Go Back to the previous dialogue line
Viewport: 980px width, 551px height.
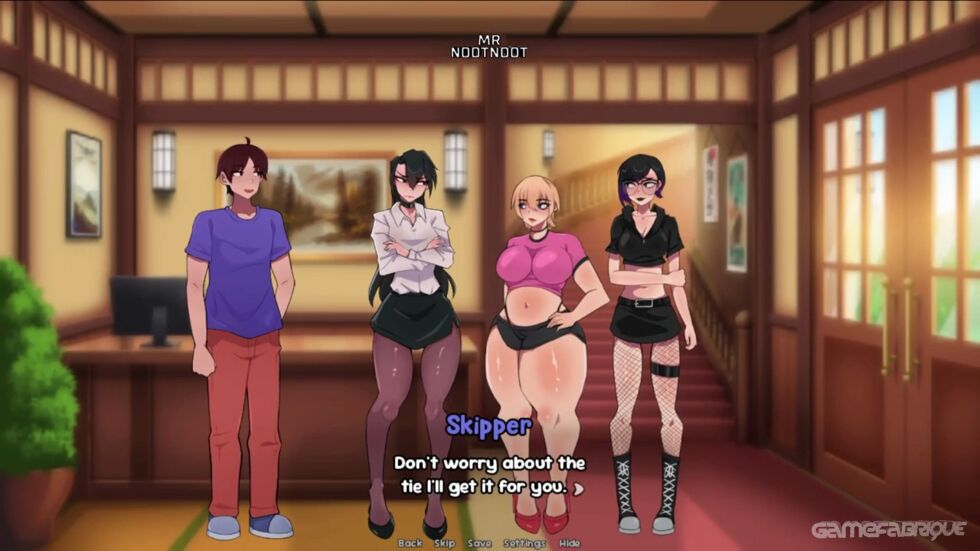(410, 543)
